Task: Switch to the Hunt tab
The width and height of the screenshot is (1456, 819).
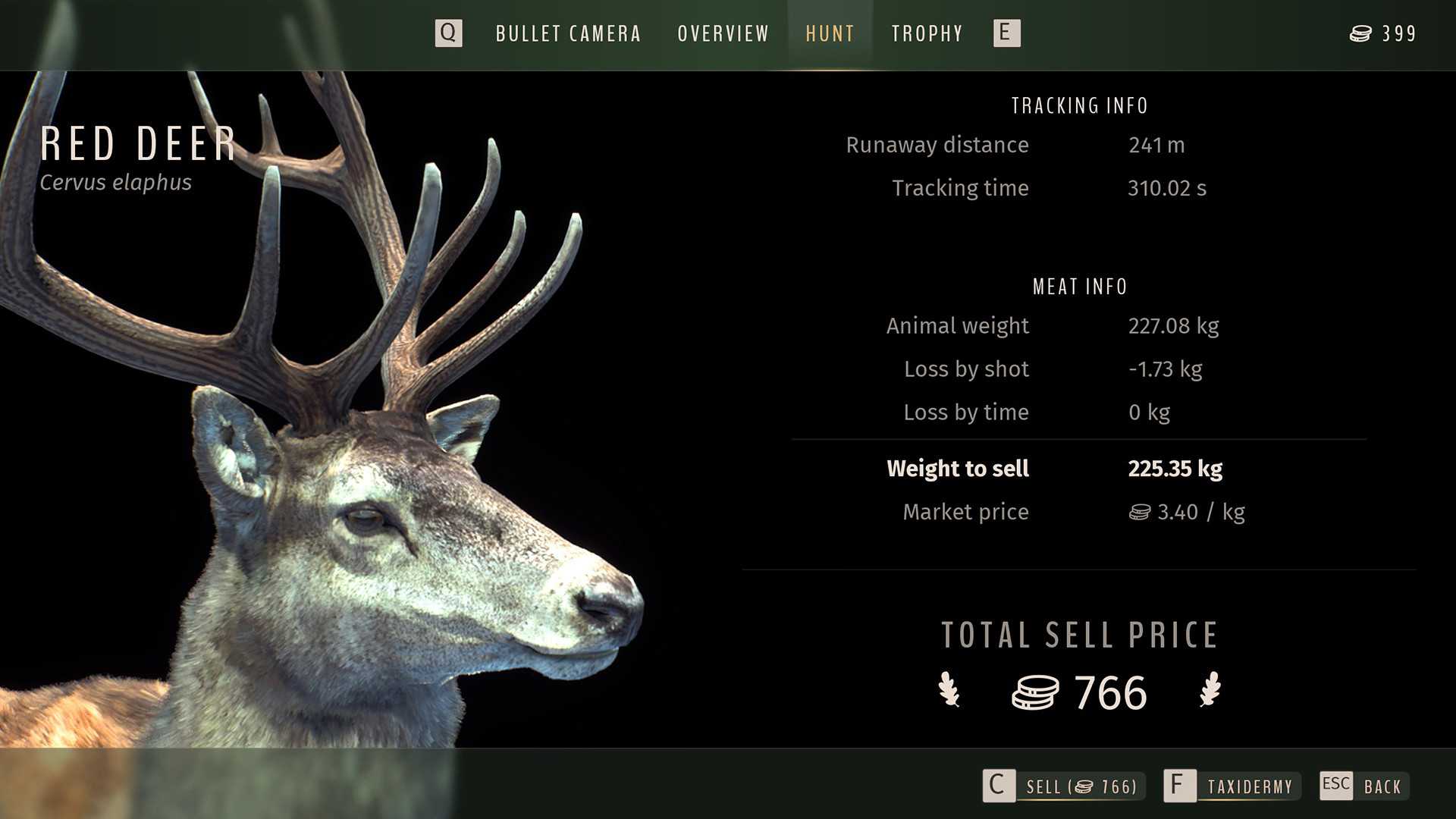Action: pyautogui.click(x=830, y=33)
